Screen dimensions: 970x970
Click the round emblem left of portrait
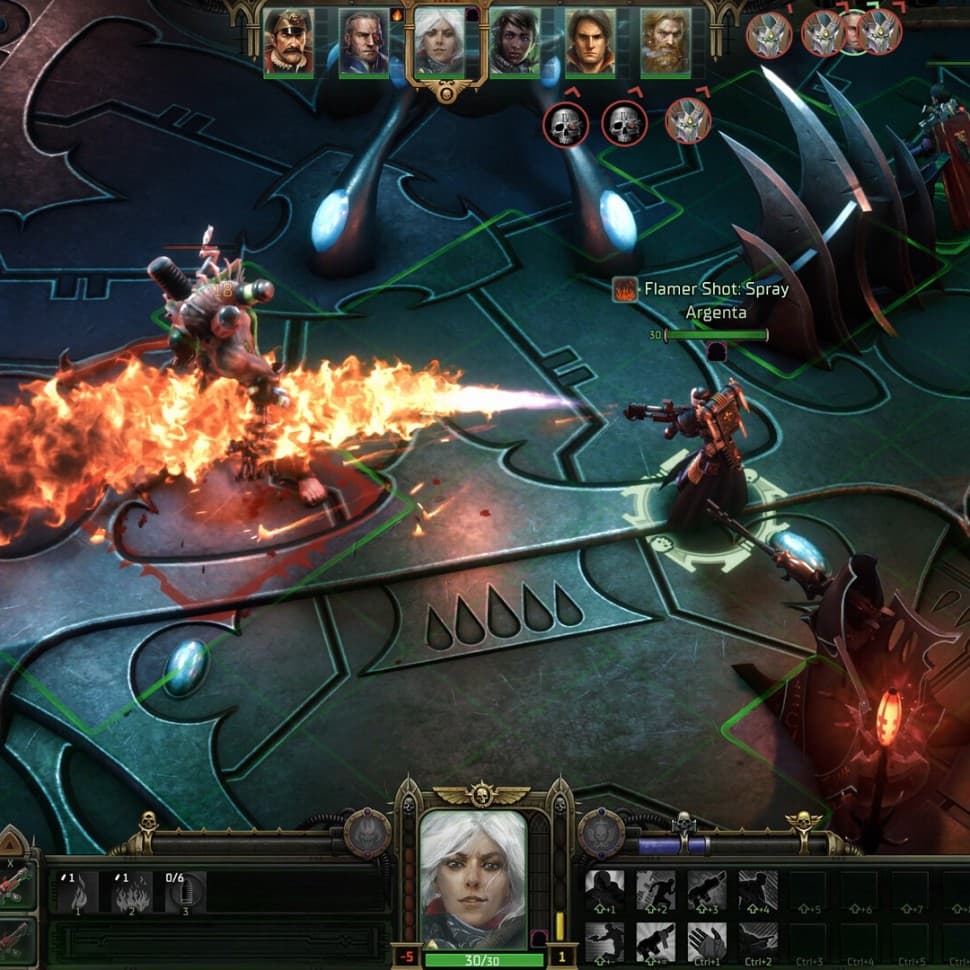367,831
